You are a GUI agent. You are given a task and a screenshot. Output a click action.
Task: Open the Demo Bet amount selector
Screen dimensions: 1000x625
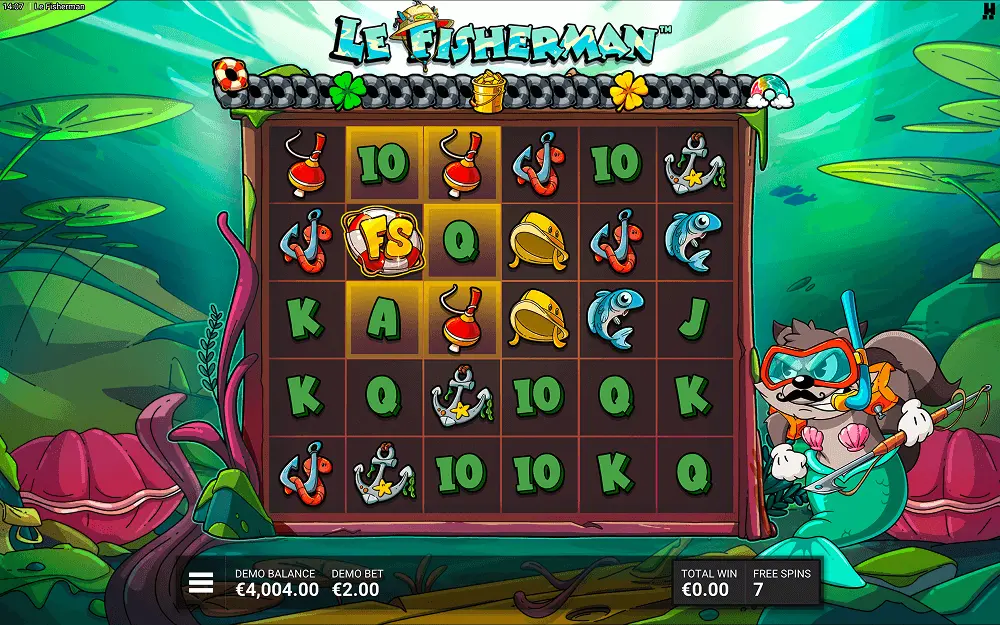[x=356, y=583]
